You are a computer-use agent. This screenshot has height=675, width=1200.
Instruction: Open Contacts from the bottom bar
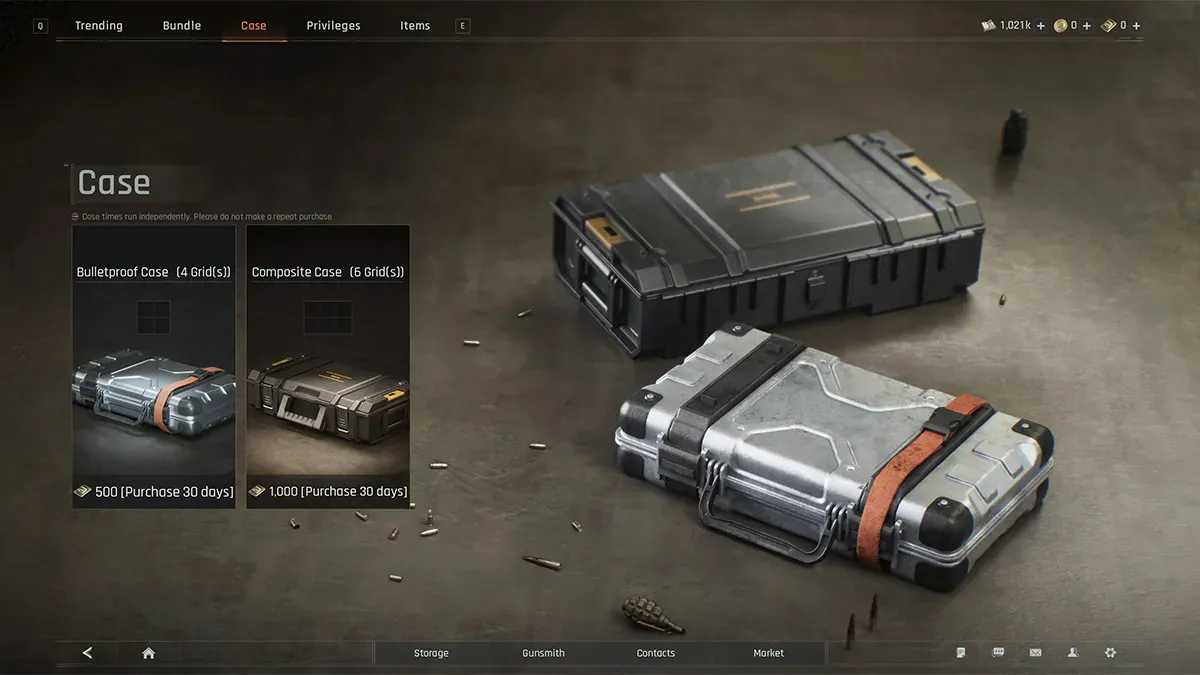point(656,653)
